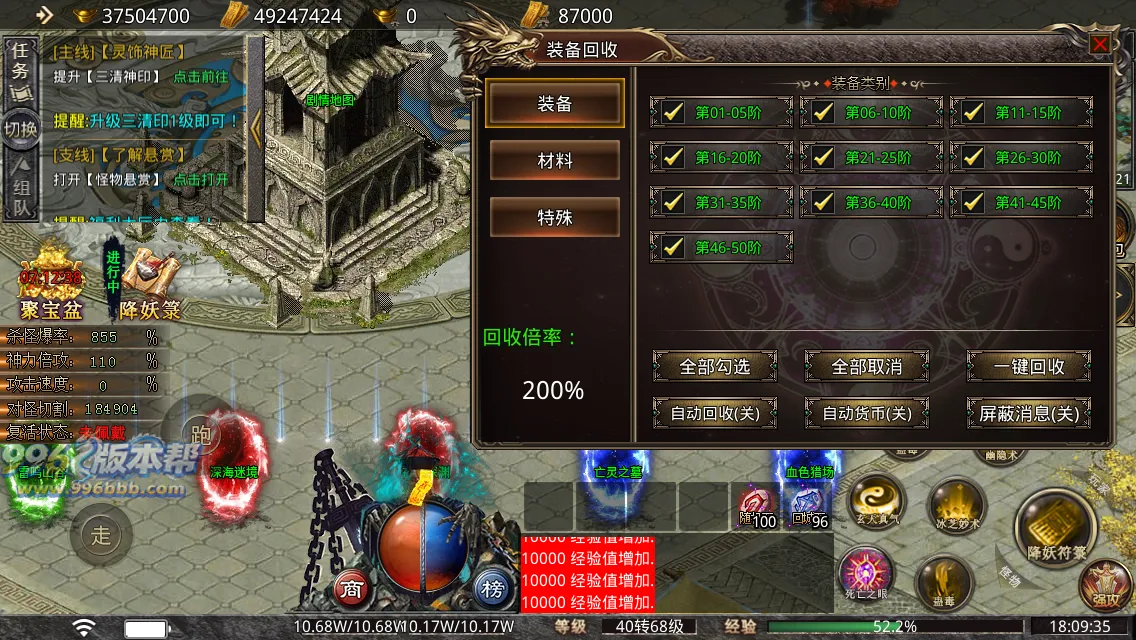
Task: Open the 榜 ranking button
Action: [x=491, y=587]
